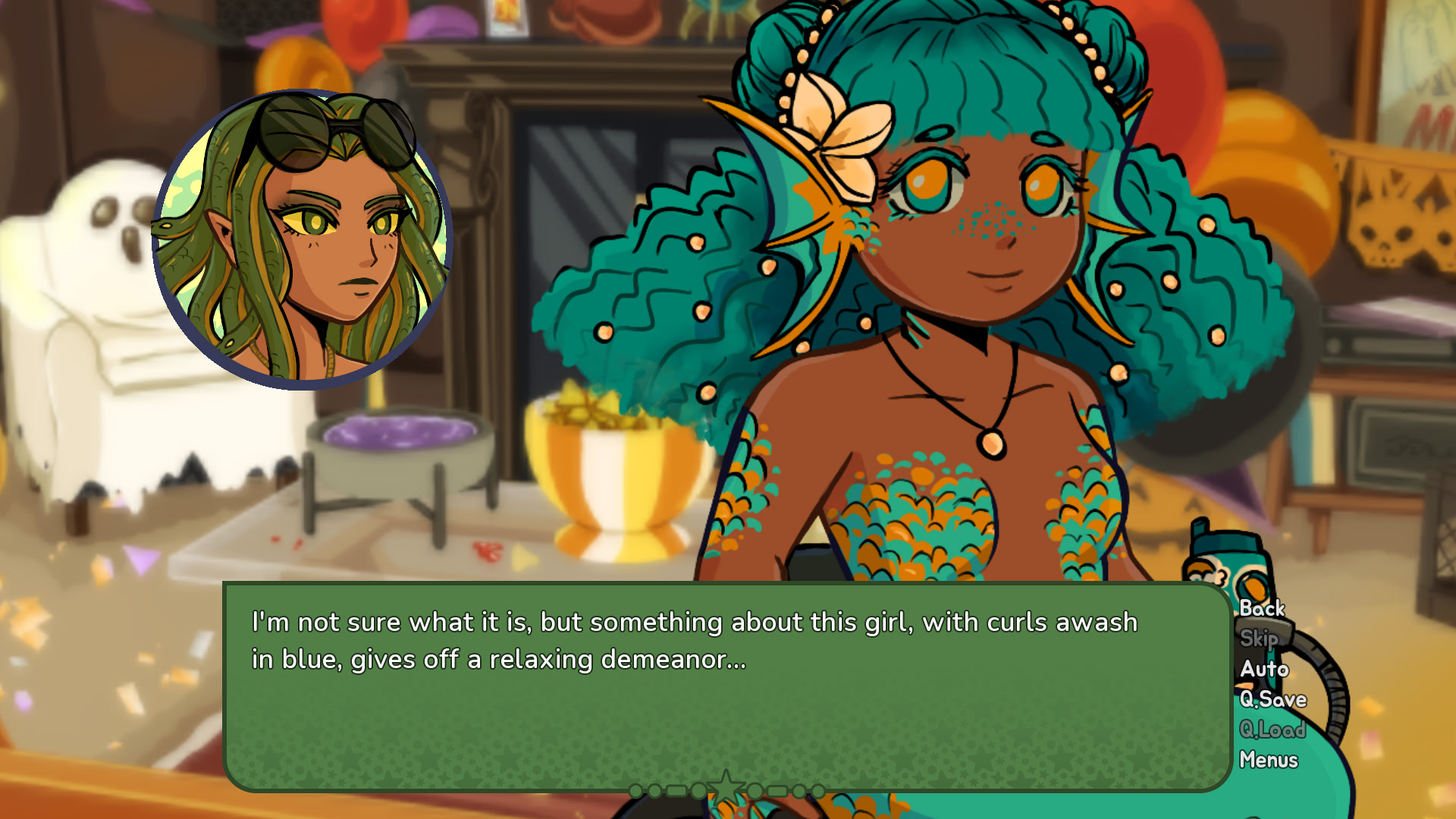Click the circle marker right of the star
1456x819 pixels.
(x=755, y=791)
